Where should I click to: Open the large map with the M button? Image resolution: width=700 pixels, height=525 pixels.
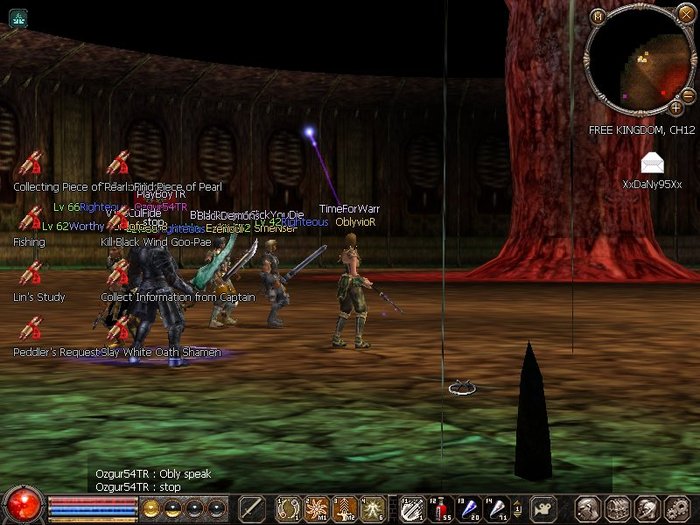pos(597,16)
